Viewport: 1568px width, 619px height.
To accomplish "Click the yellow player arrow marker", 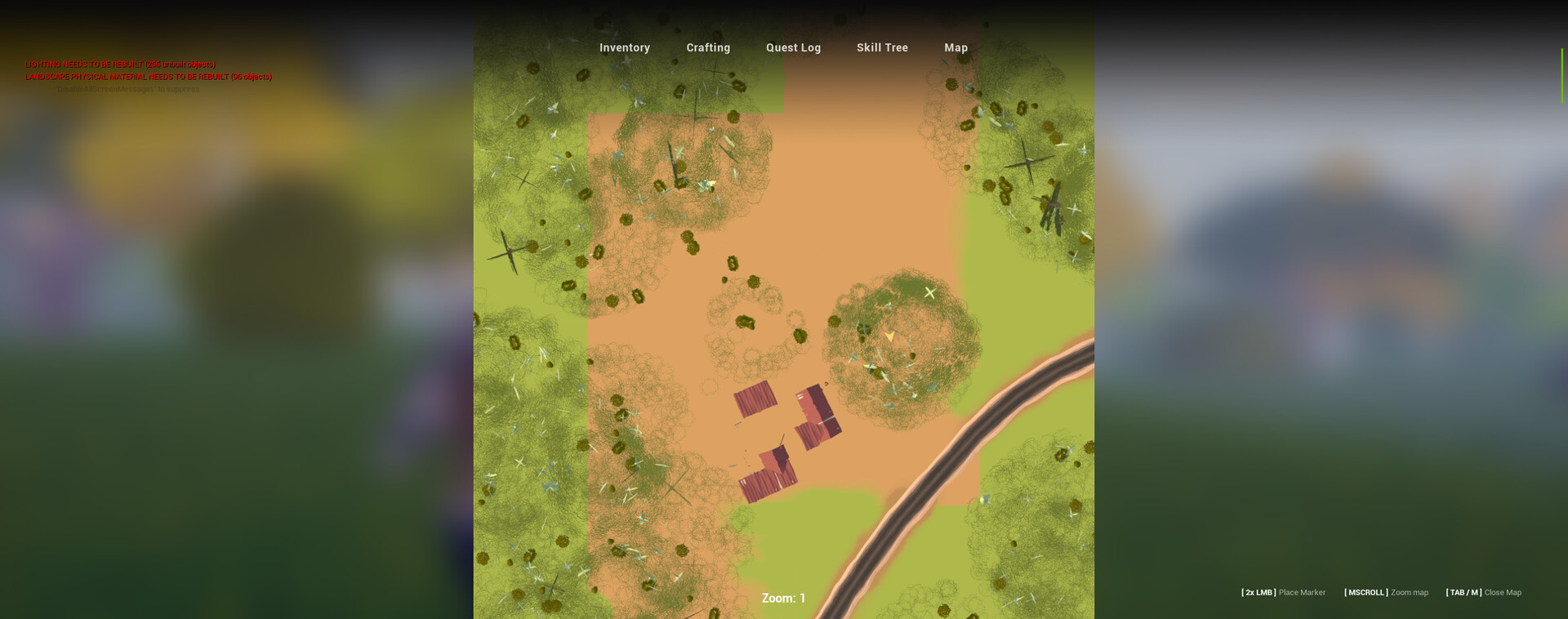I will pos(889,335).
